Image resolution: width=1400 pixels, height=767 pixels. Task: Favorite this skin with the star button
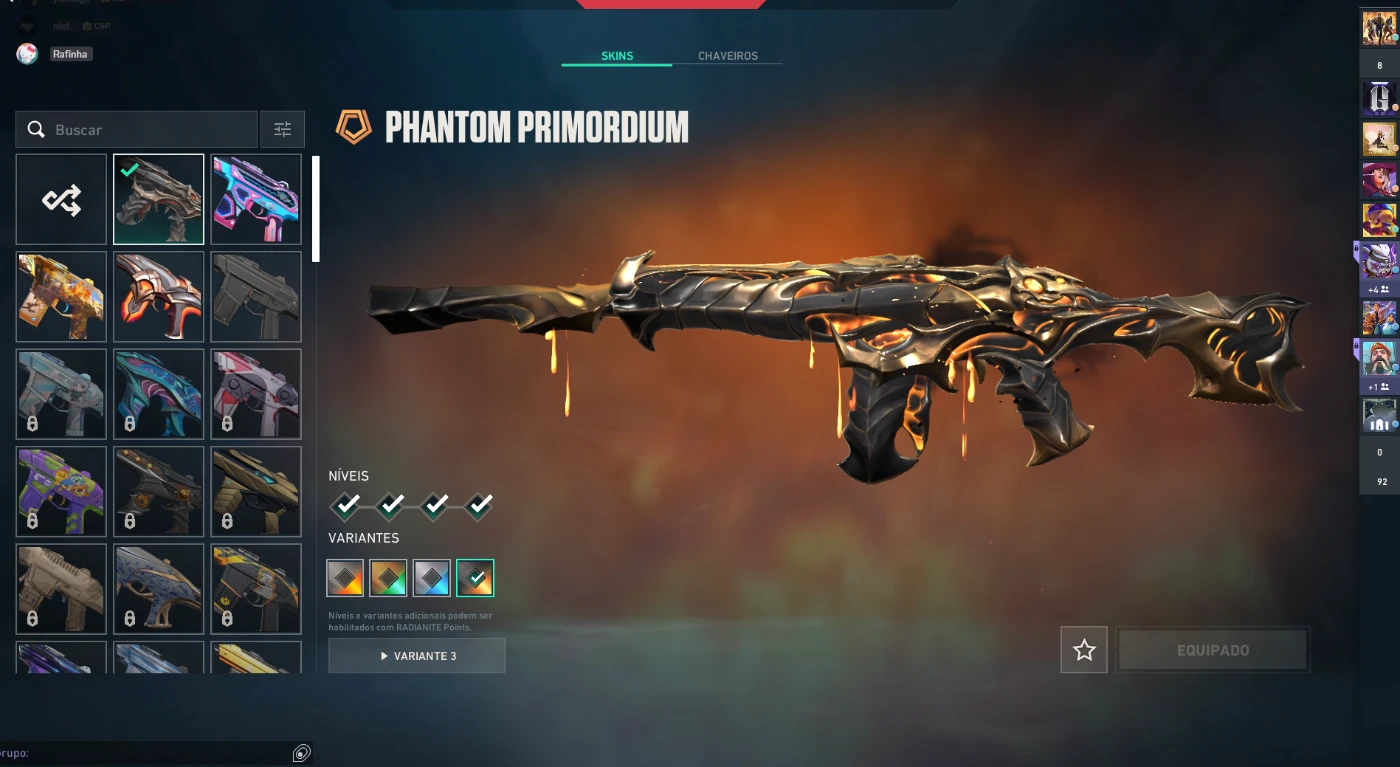[1084, 650]
